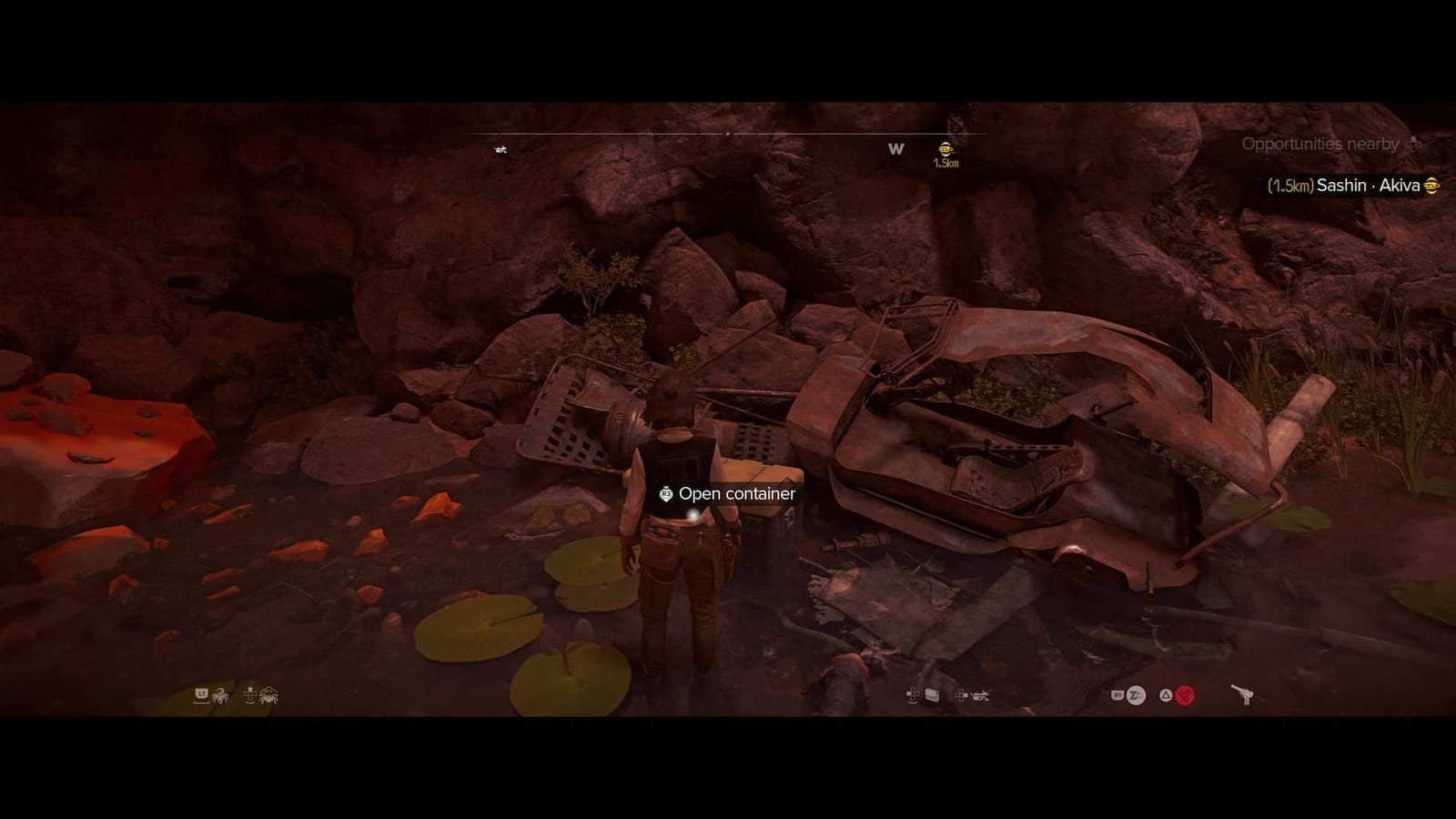Click the right d-pad prompt icon
Viewport: 1456px width, 819px height.
click(961, 693)
